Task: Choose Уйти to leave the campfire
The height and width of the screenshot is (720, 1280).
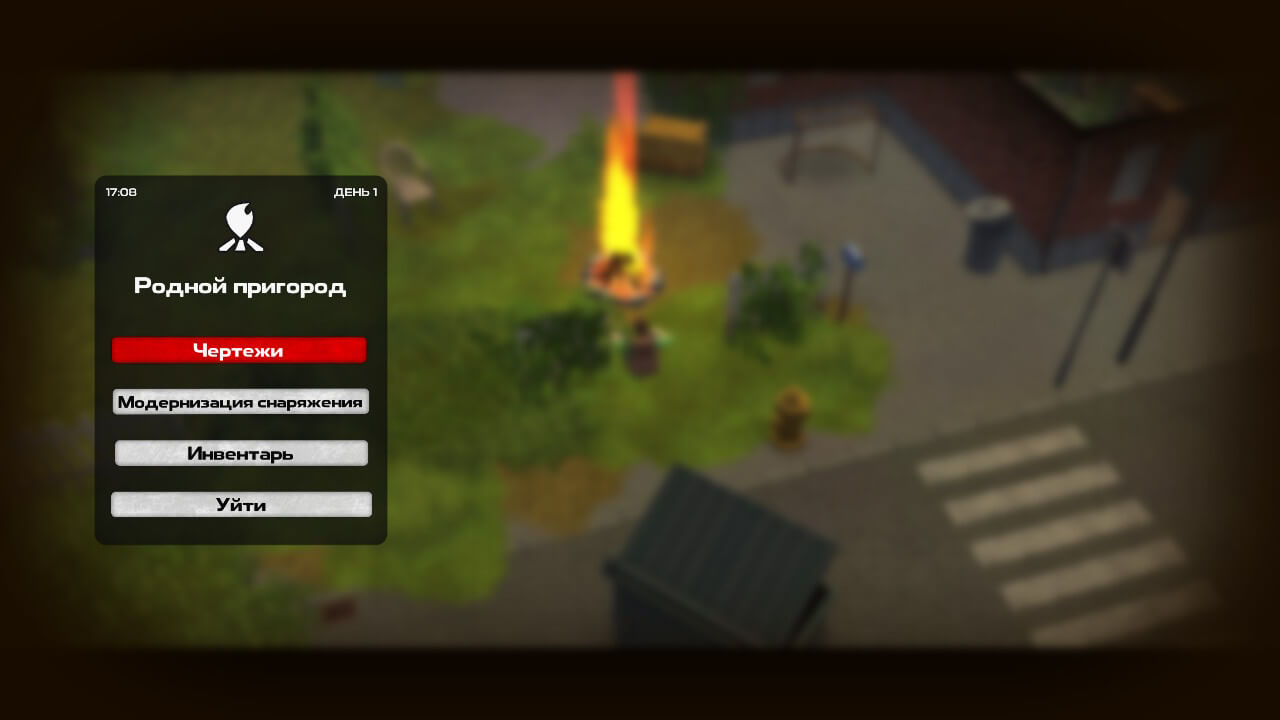Action: (240, 505)
